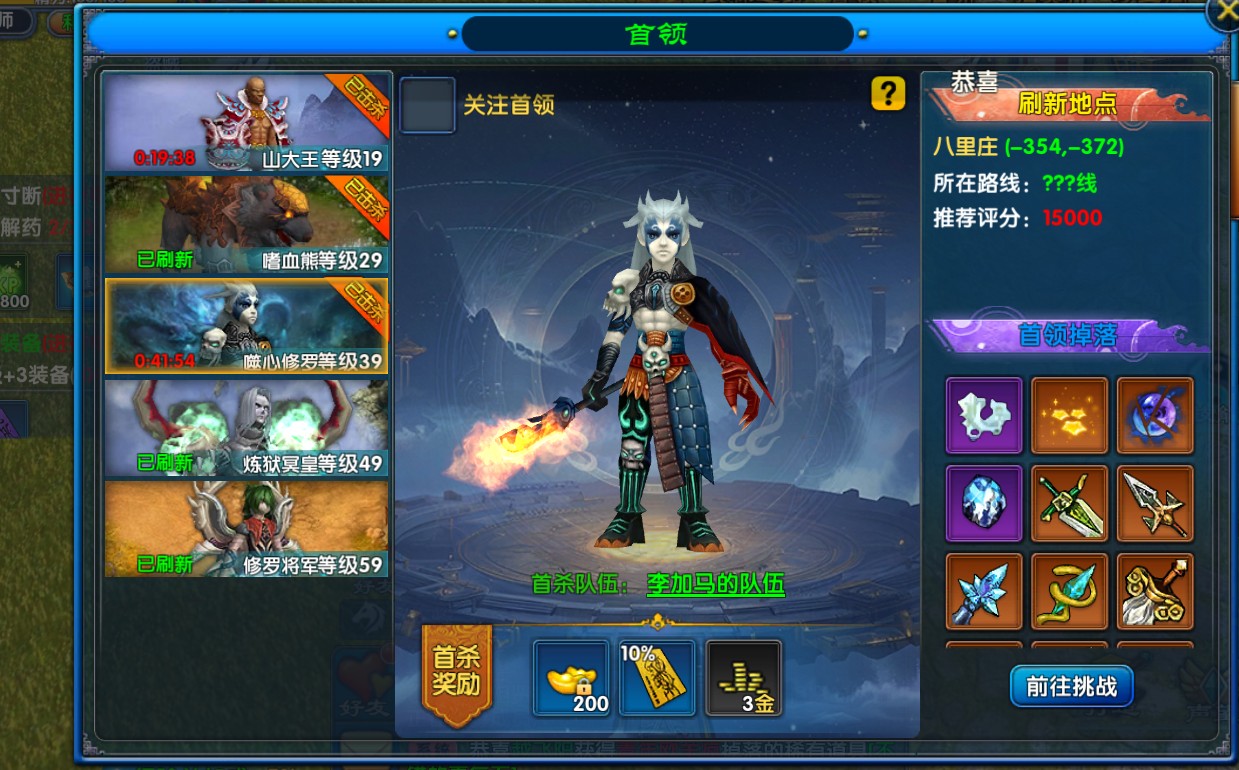
Task: Pick the 炼狱冥皇 level 49 boss
Action: 246,428
